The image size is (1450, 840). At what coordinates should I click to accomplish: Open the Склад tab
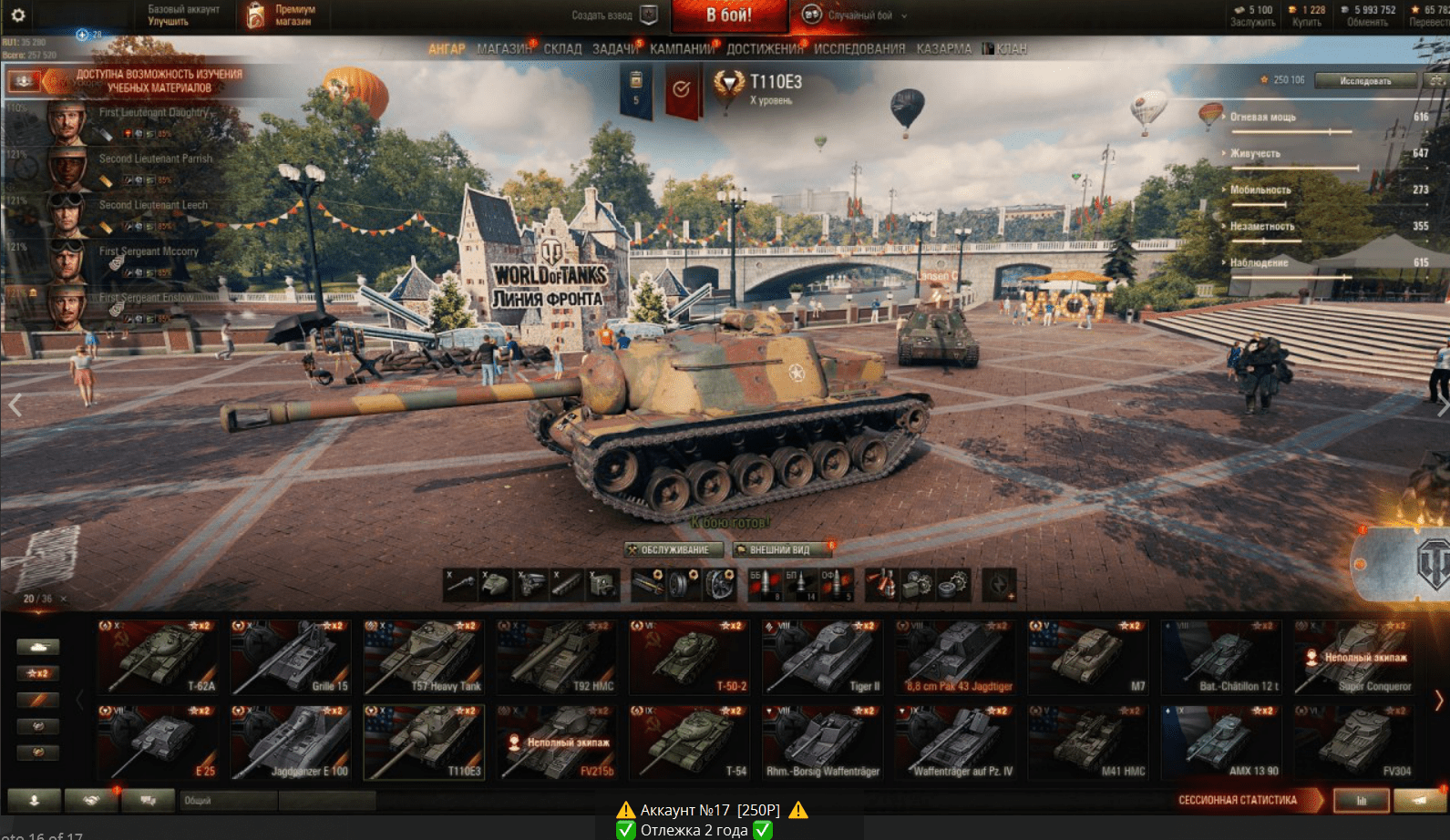tap(562, 49)
